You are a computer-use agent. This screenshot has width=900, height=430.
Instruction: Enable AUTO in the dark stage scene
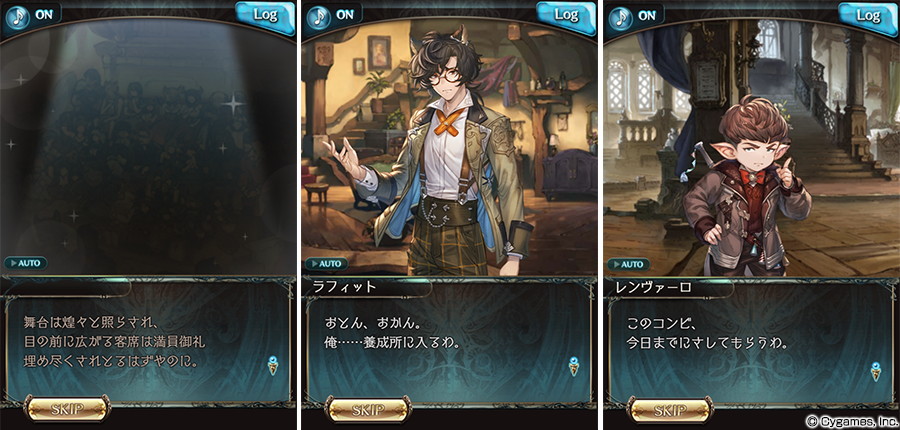(26, 263)
